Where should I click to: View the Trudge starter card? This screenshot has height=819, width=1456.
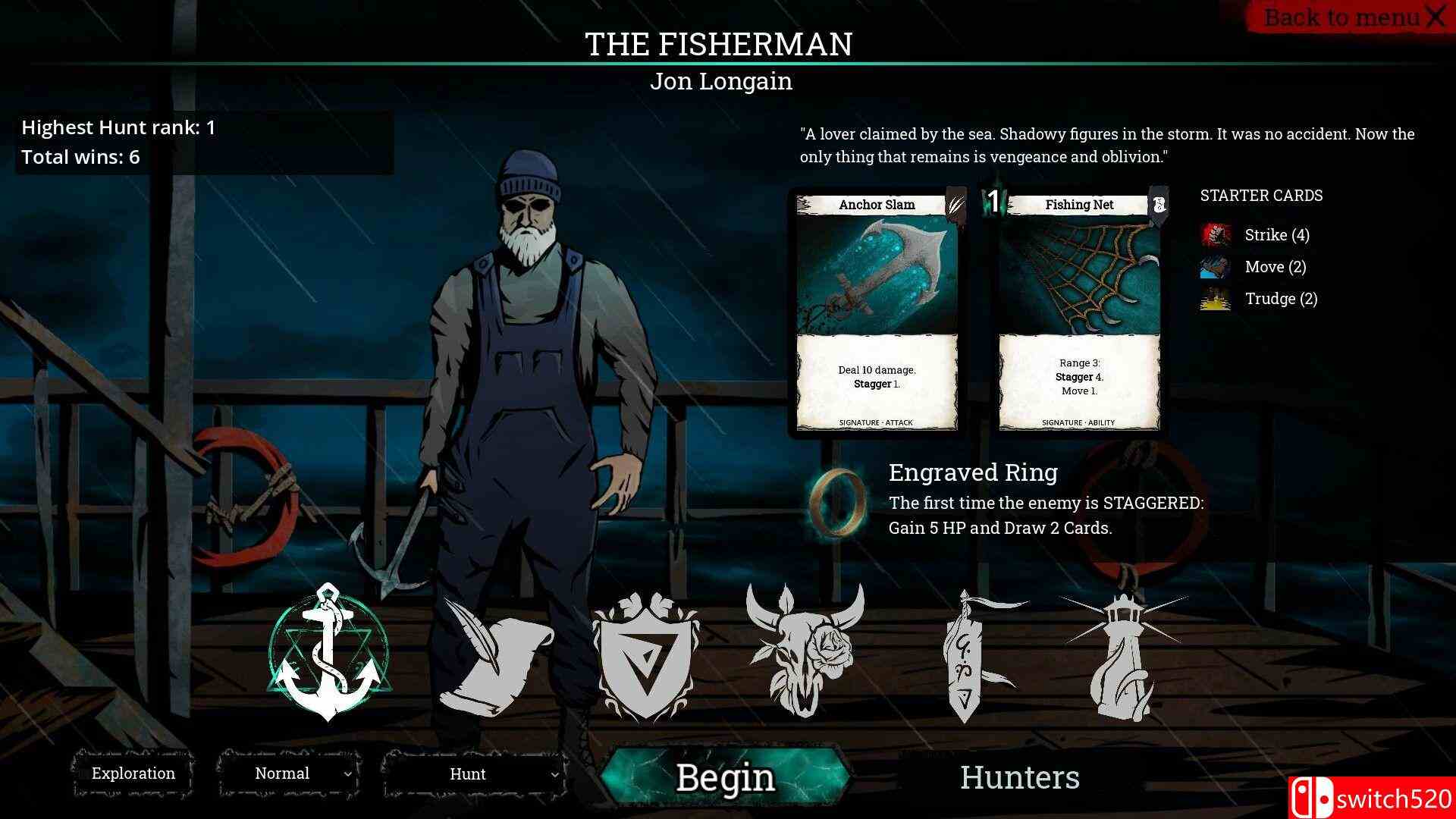[x=1280, y=299]
